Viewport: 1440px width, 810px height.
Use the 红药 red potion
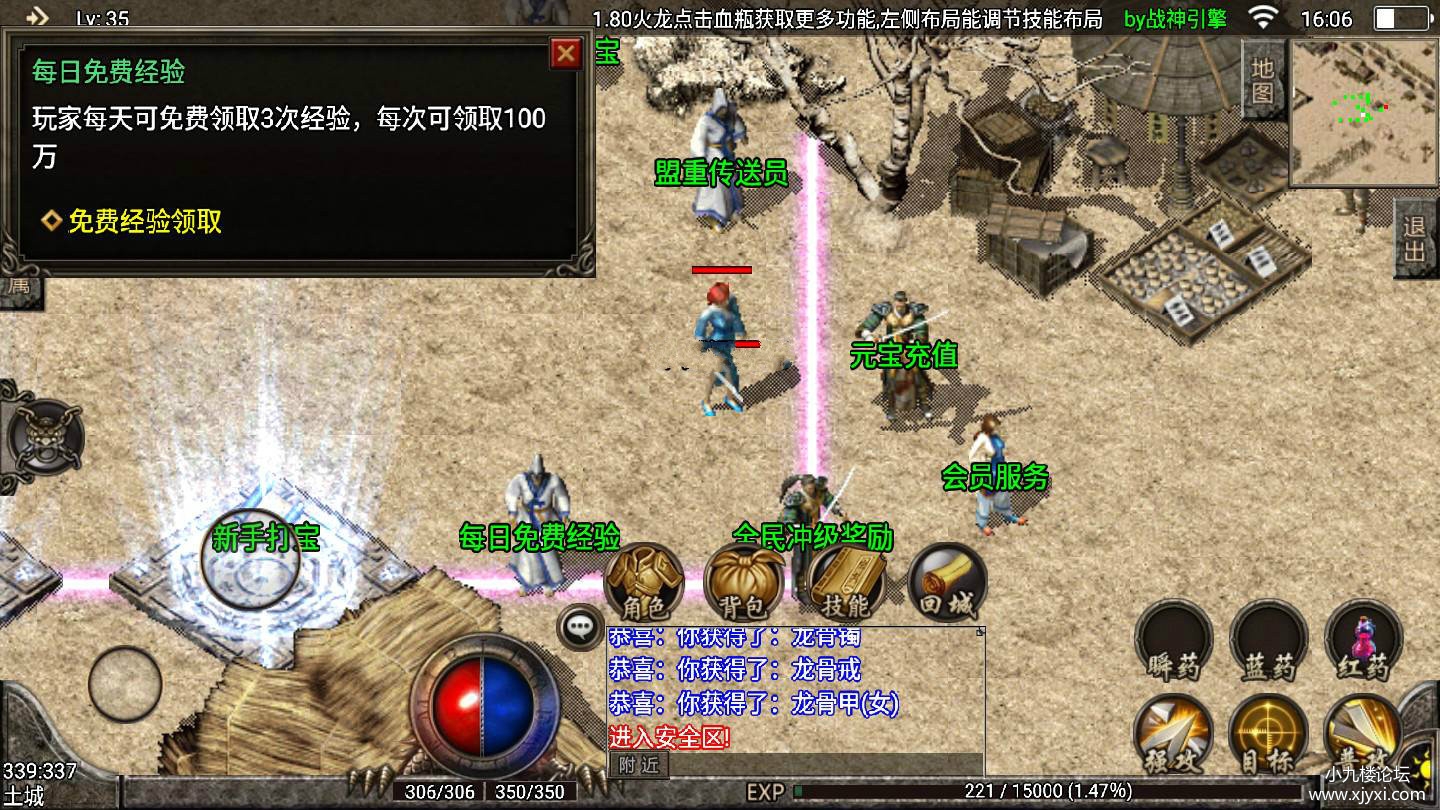1363,640
